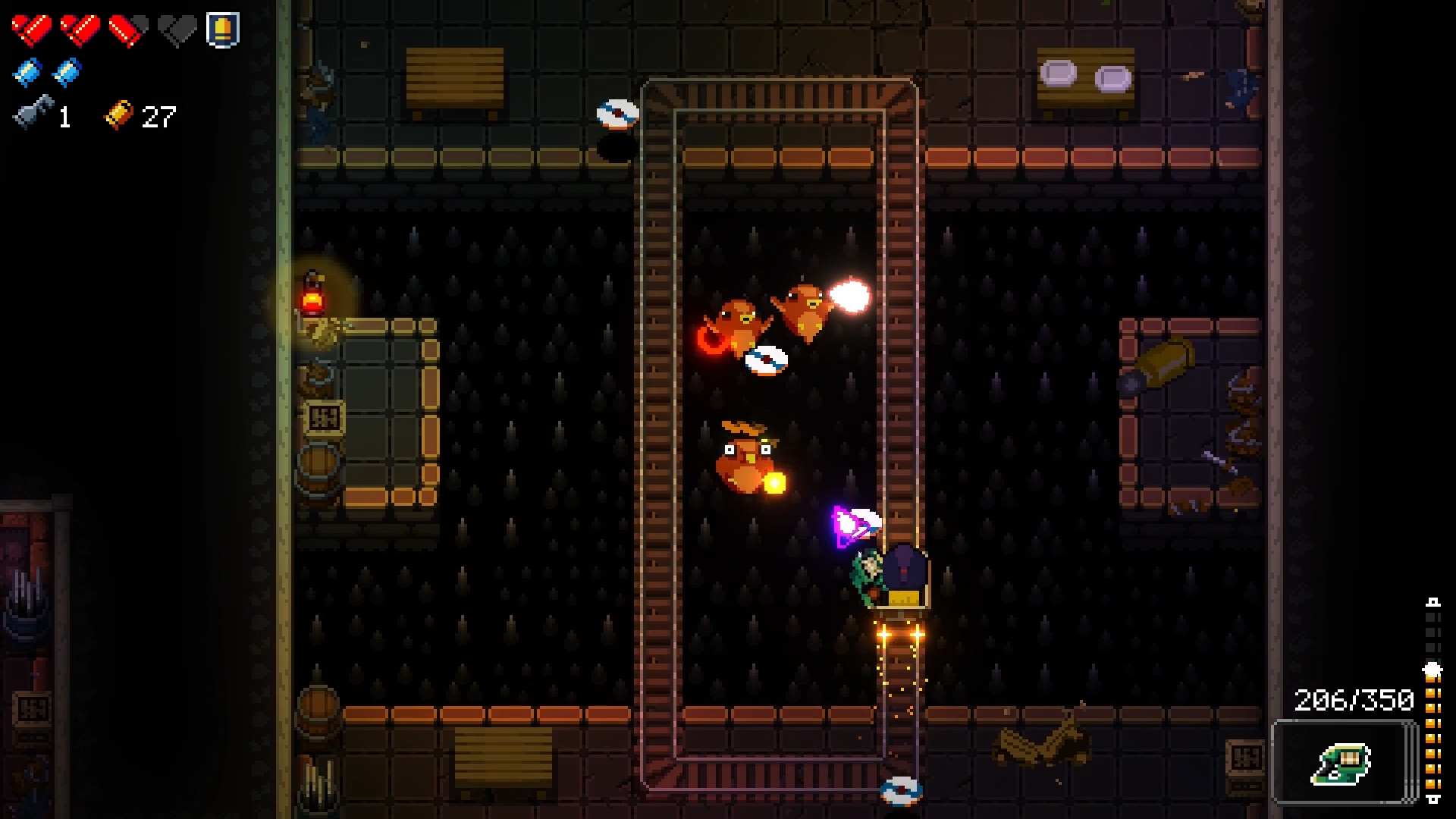This screenshot has width=1456, height=819.
Task: Click the first full red heart
Action: (30, 30)
